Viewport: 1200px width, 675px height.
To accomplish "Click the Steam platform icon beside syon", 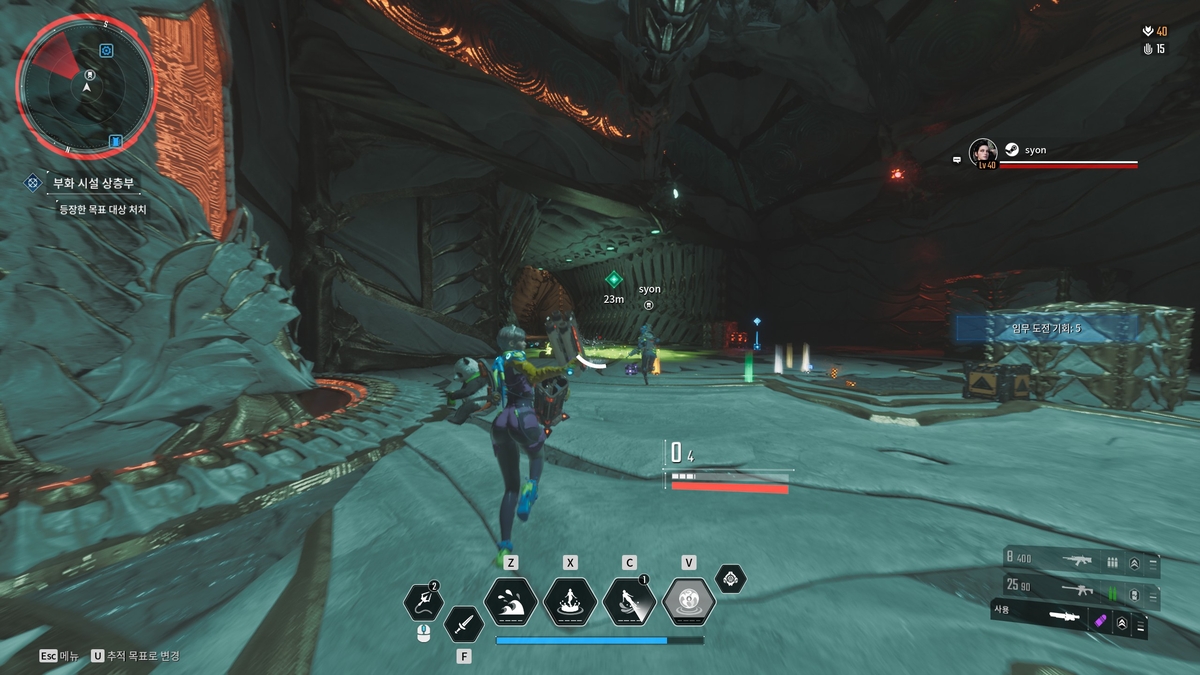I will coord(1012,149).
